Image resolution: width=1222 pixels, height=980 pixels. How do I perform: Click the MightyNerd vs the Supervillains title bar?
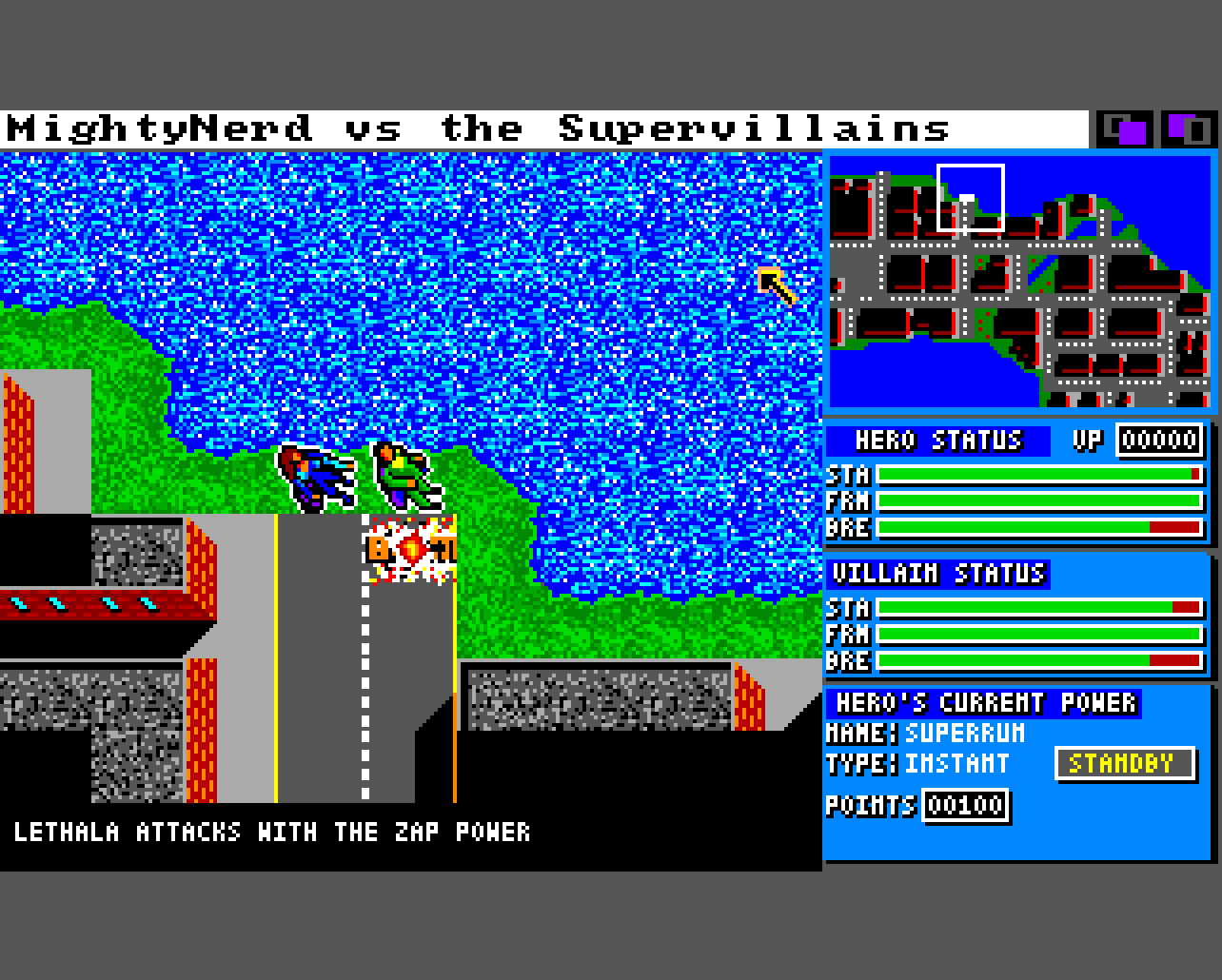[x=542, y=129]
